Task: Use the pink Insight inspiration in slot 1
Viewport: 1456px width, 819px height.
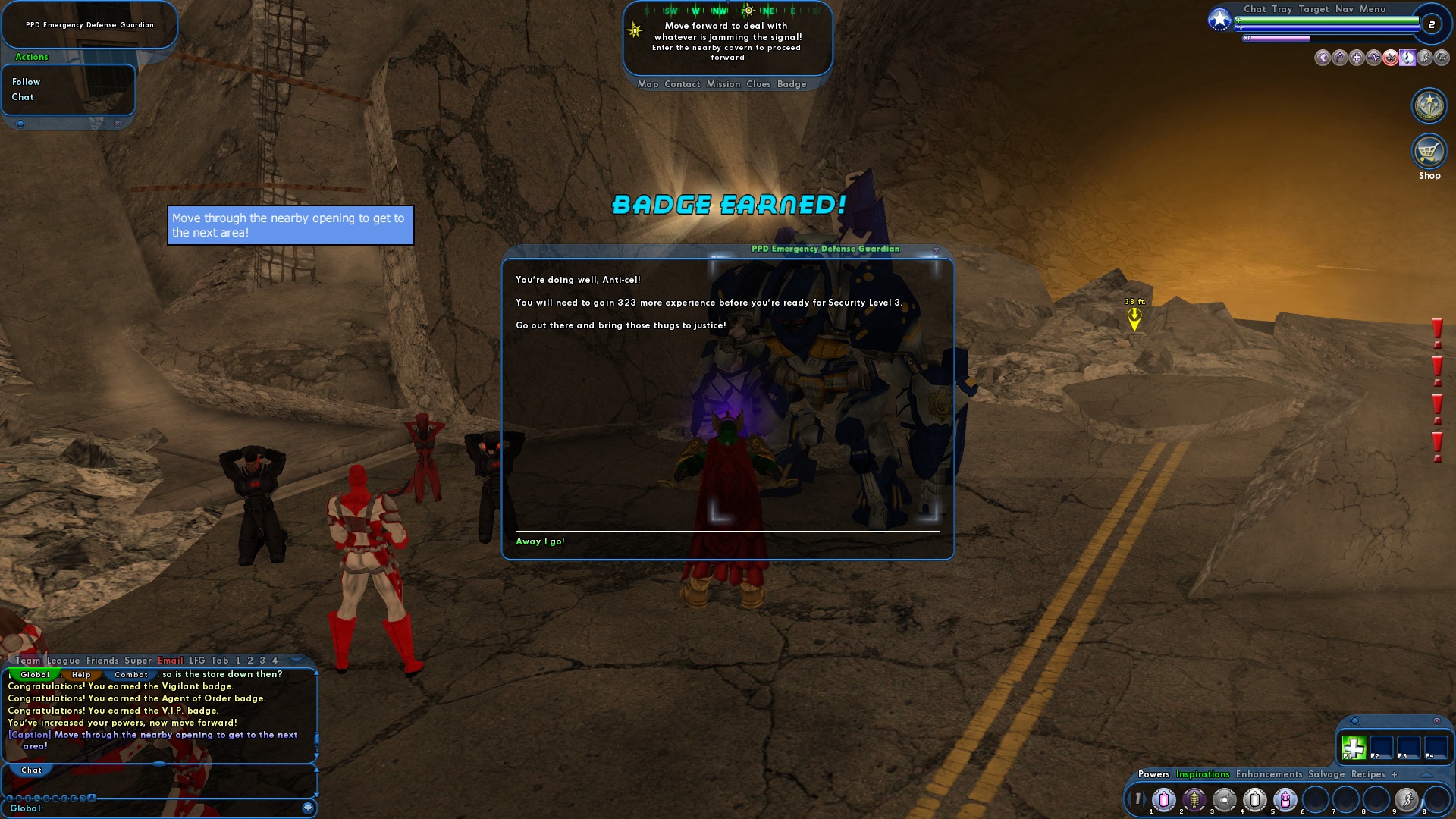Action: 1164,799
